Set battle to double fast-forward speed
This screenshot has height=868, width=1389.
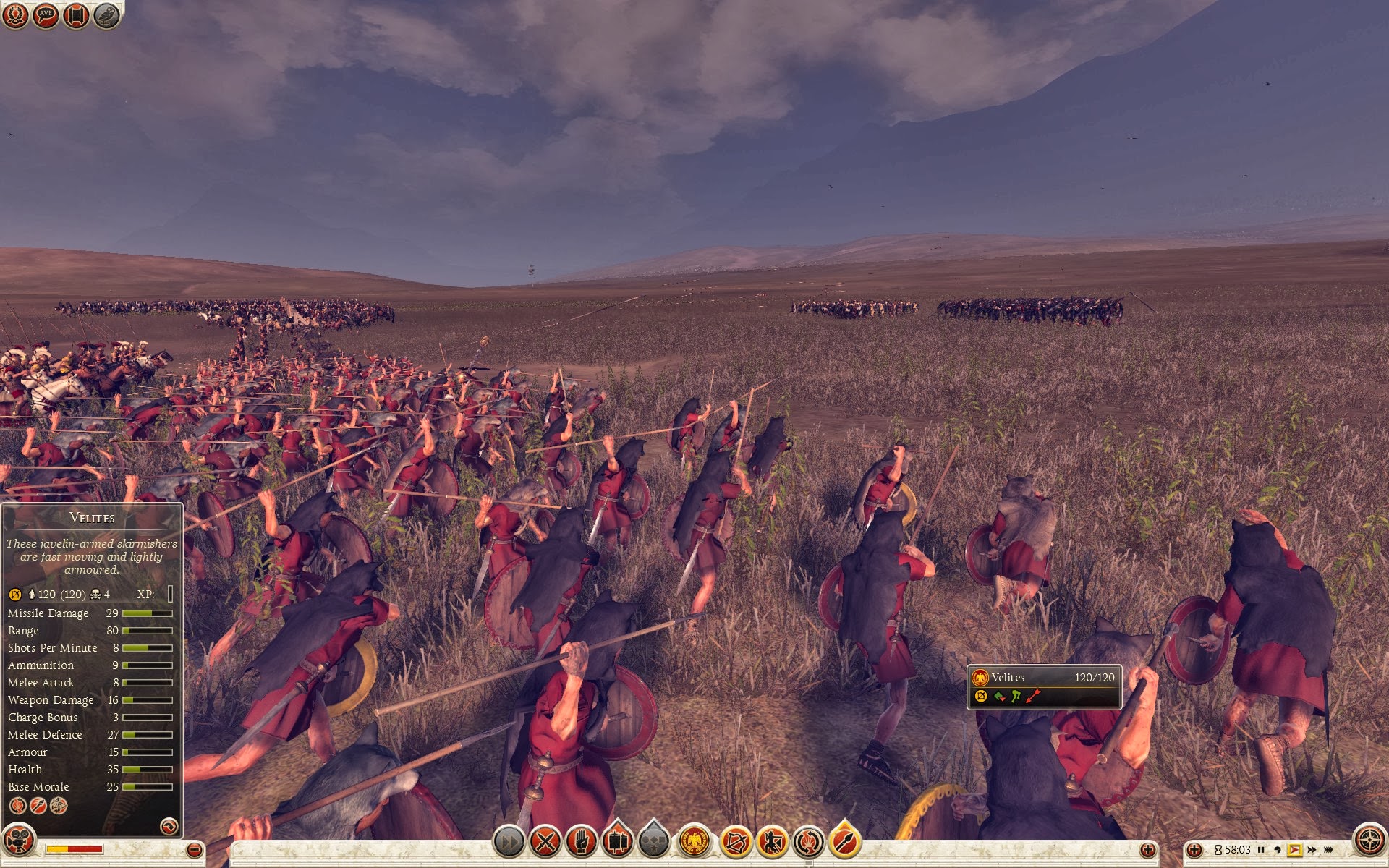[1312, 850]
